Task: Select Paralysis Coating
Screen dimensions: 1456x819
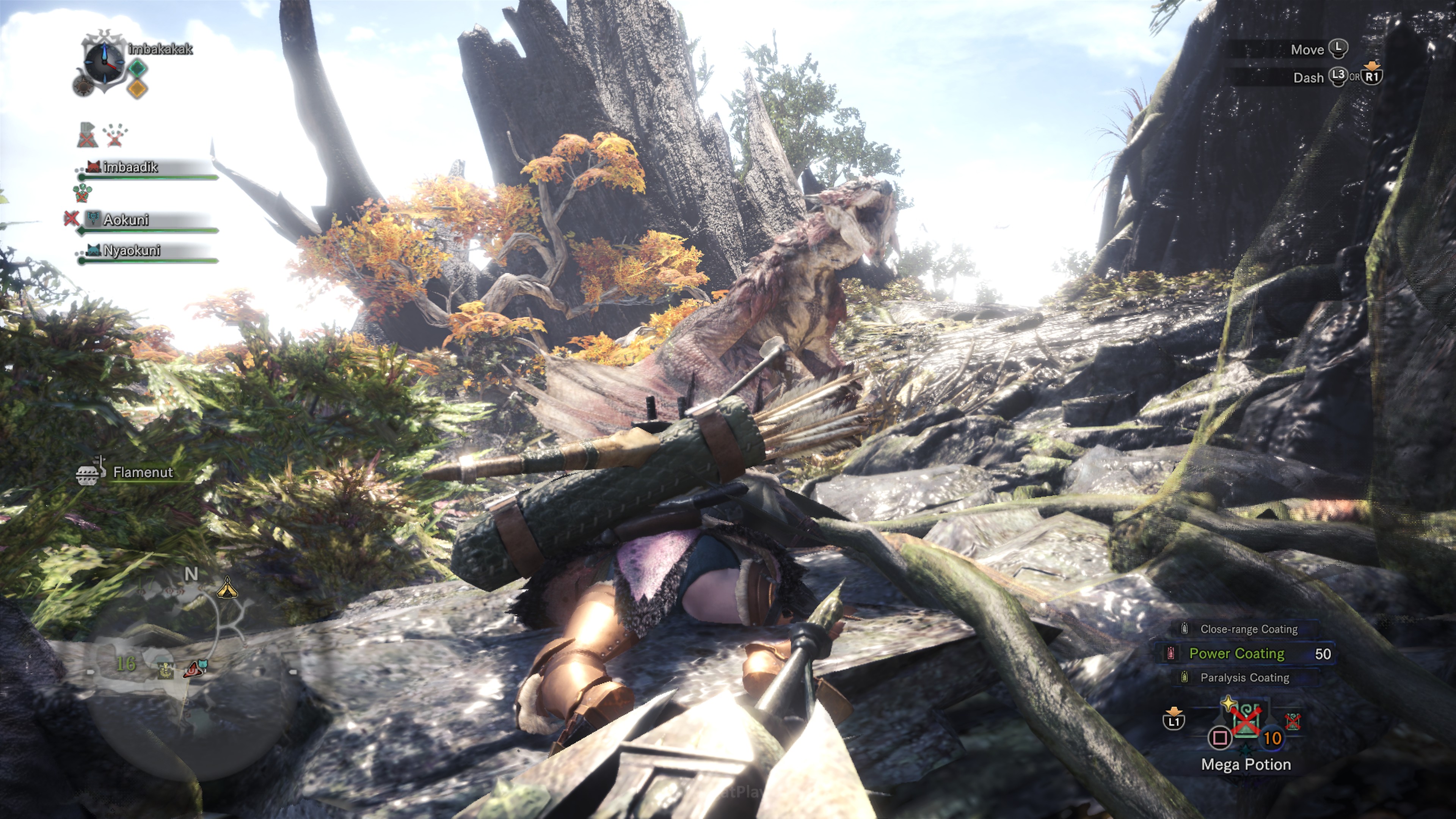Action: click(1244, 677)
